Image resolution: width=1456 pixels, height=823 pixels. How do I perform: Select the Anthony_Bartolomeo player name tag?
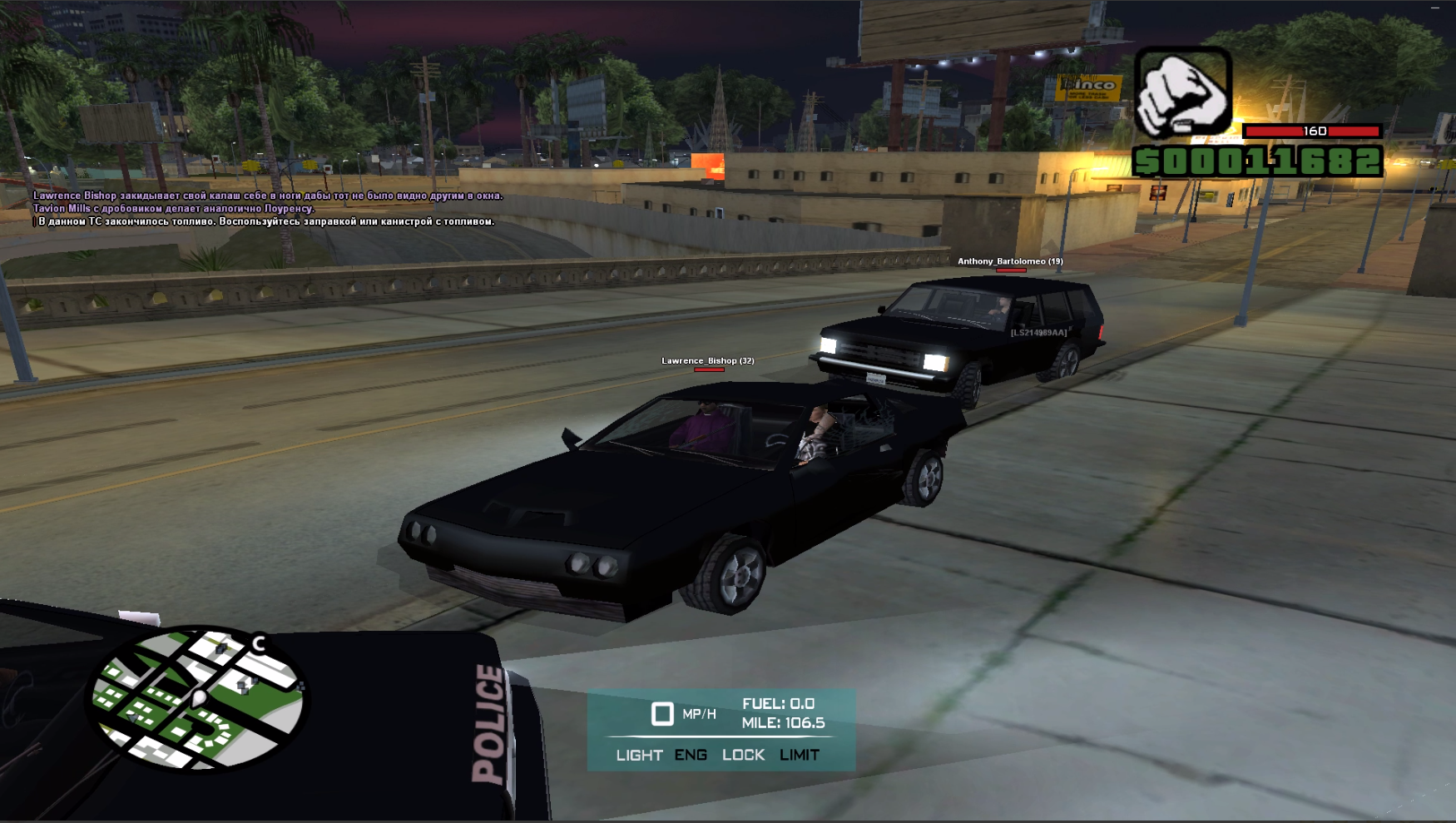coord(1010,261)
